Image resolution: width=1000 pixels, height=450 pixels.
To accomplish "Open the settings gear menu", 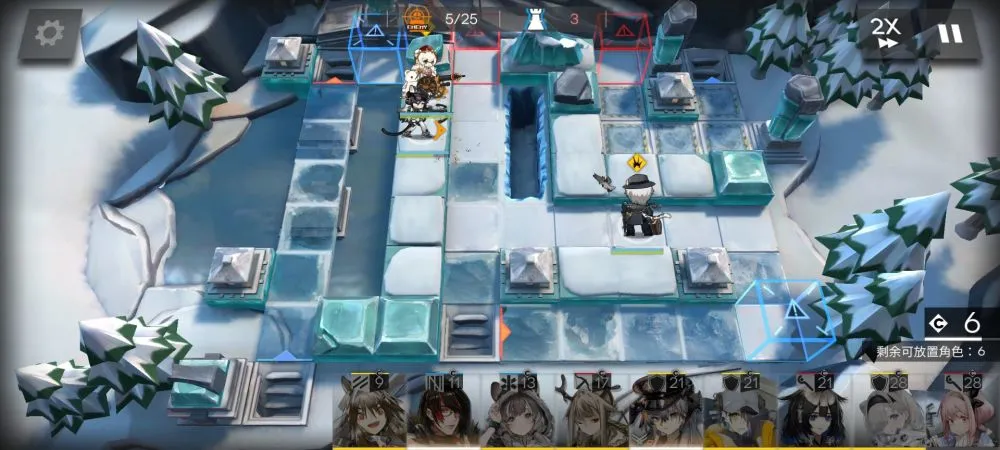I will (x=49, y=33).
